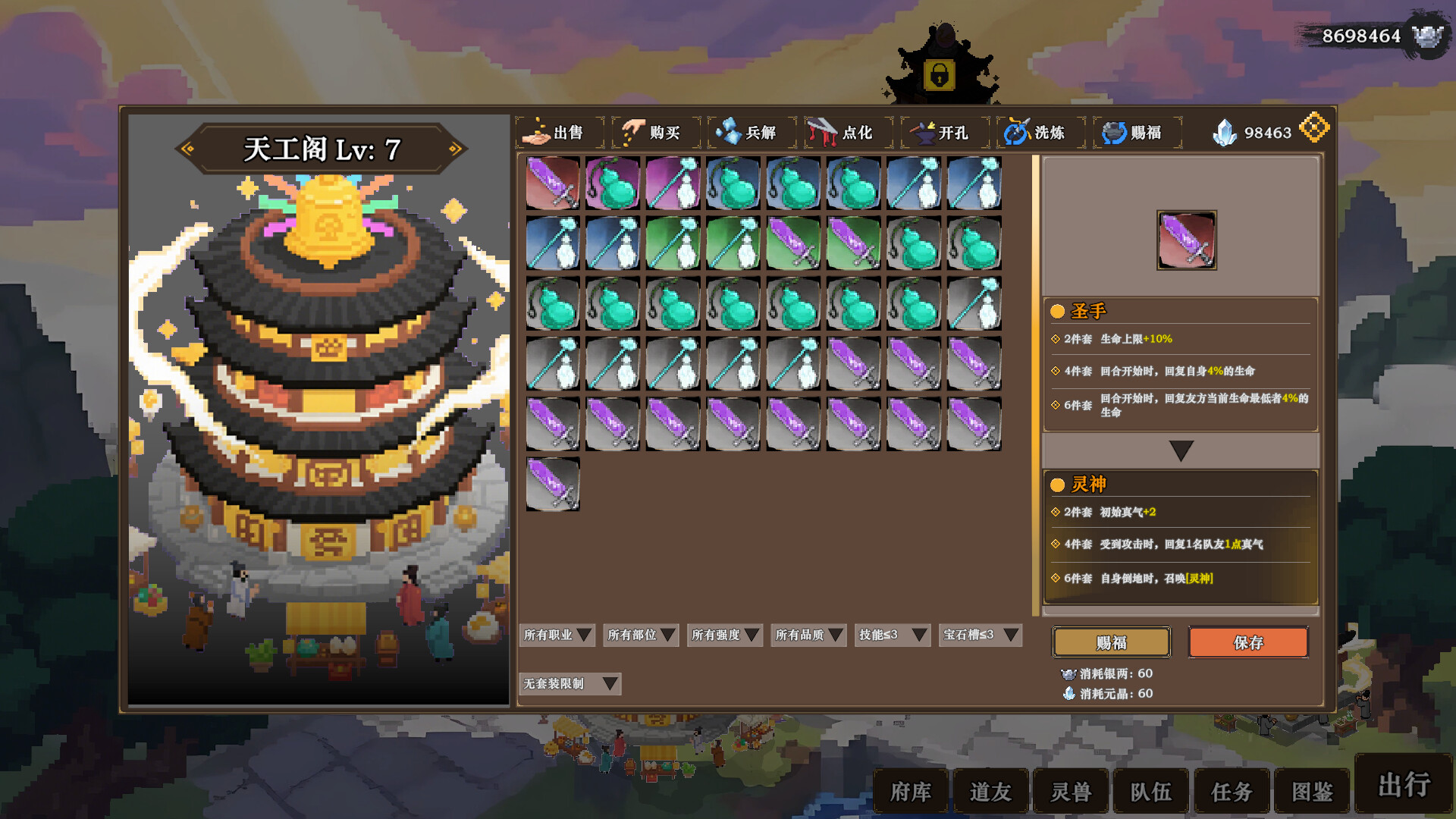Image resolution: width=1456 pixels, height=819 pixels.
Task: Switch to the 出售 sell tab
Action: point(560,133)
